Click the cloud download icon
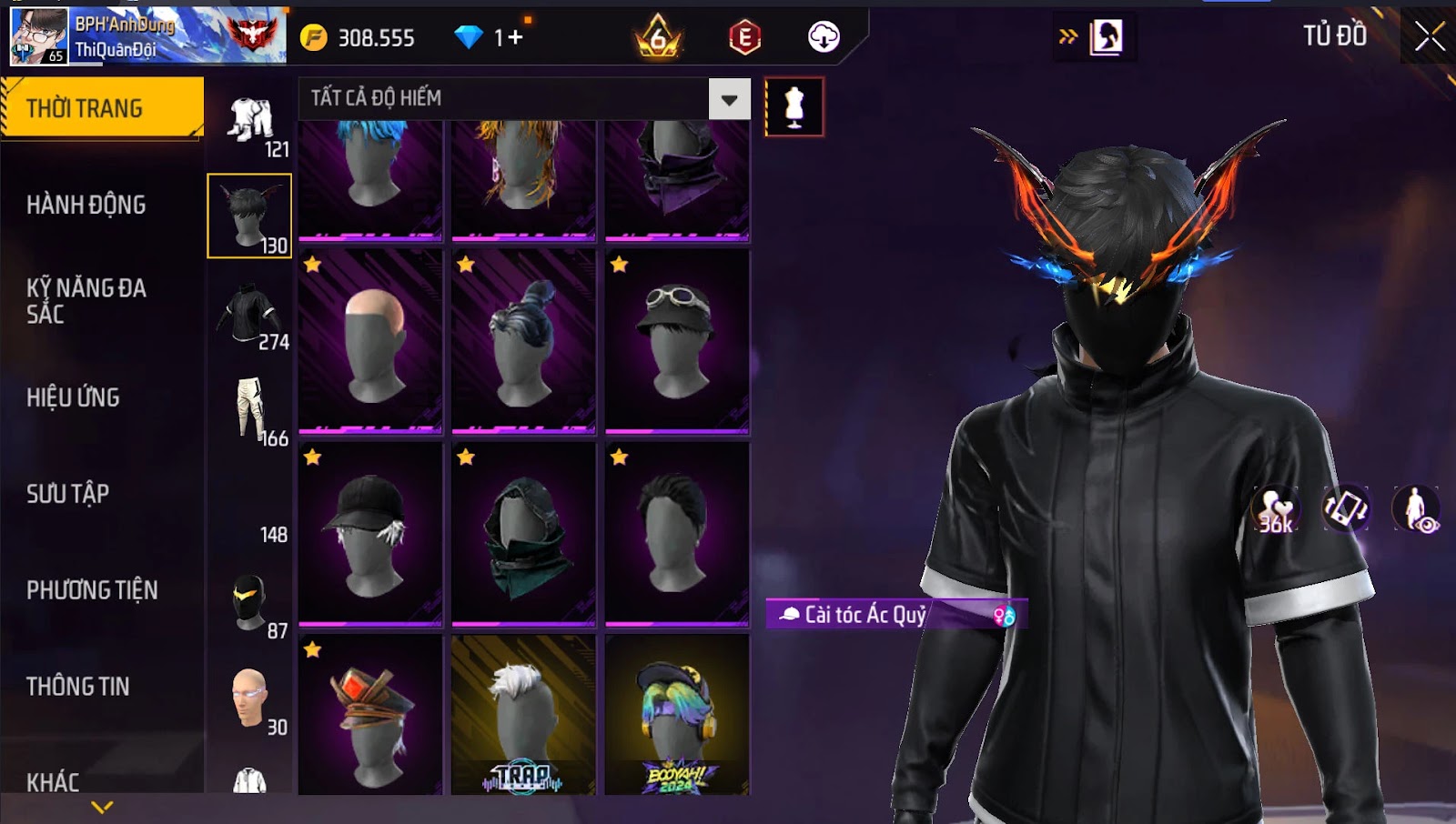The image size is (1456, 824). 824,37
